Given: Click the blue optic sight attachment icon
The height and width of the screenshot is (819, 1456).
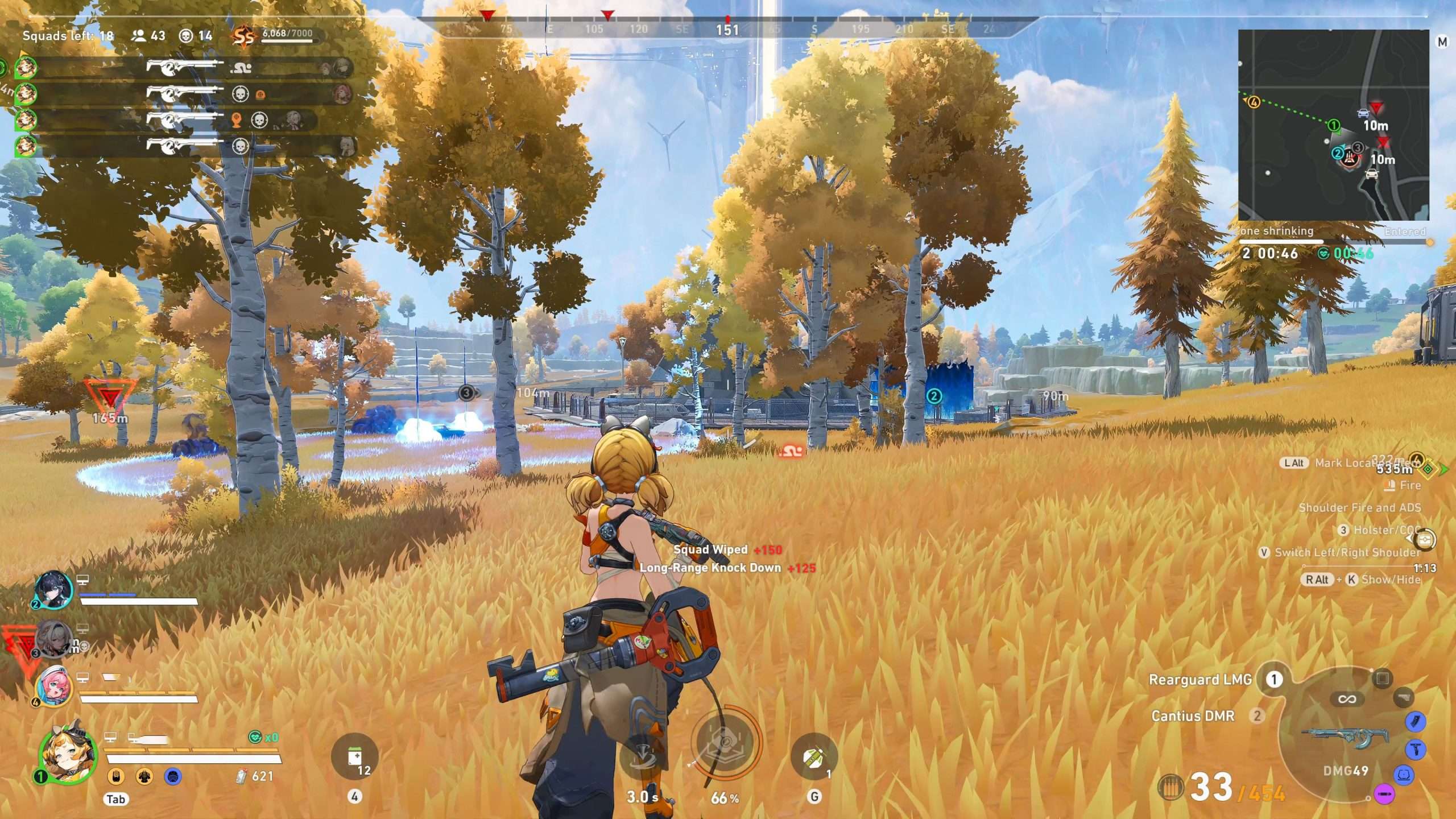Looking at the screenshot, I should tap(1404, 775).
